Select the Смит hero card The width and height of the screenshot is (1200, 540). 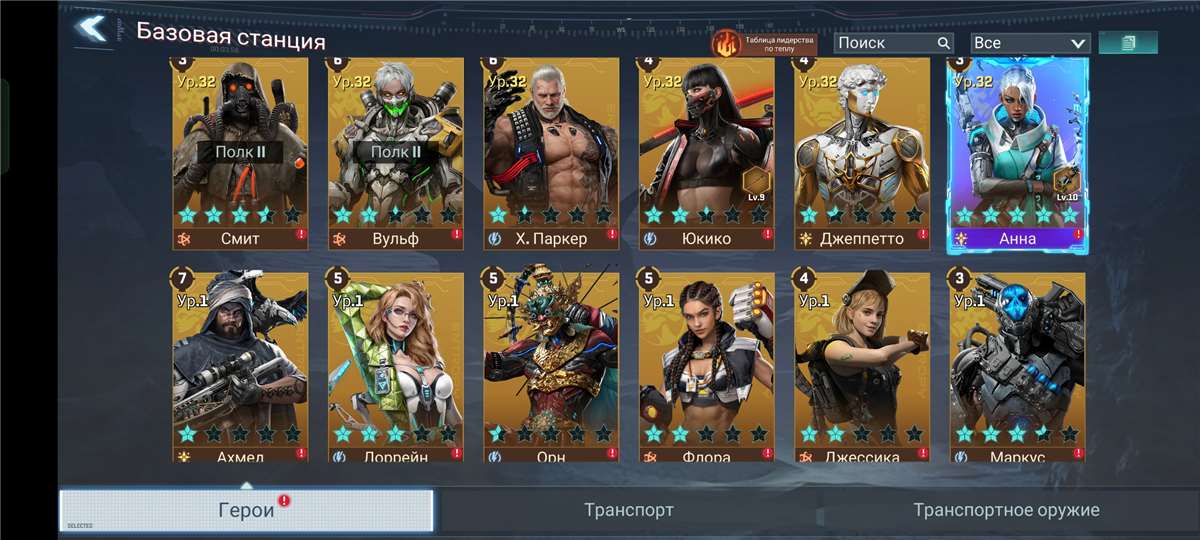[240, 150]
